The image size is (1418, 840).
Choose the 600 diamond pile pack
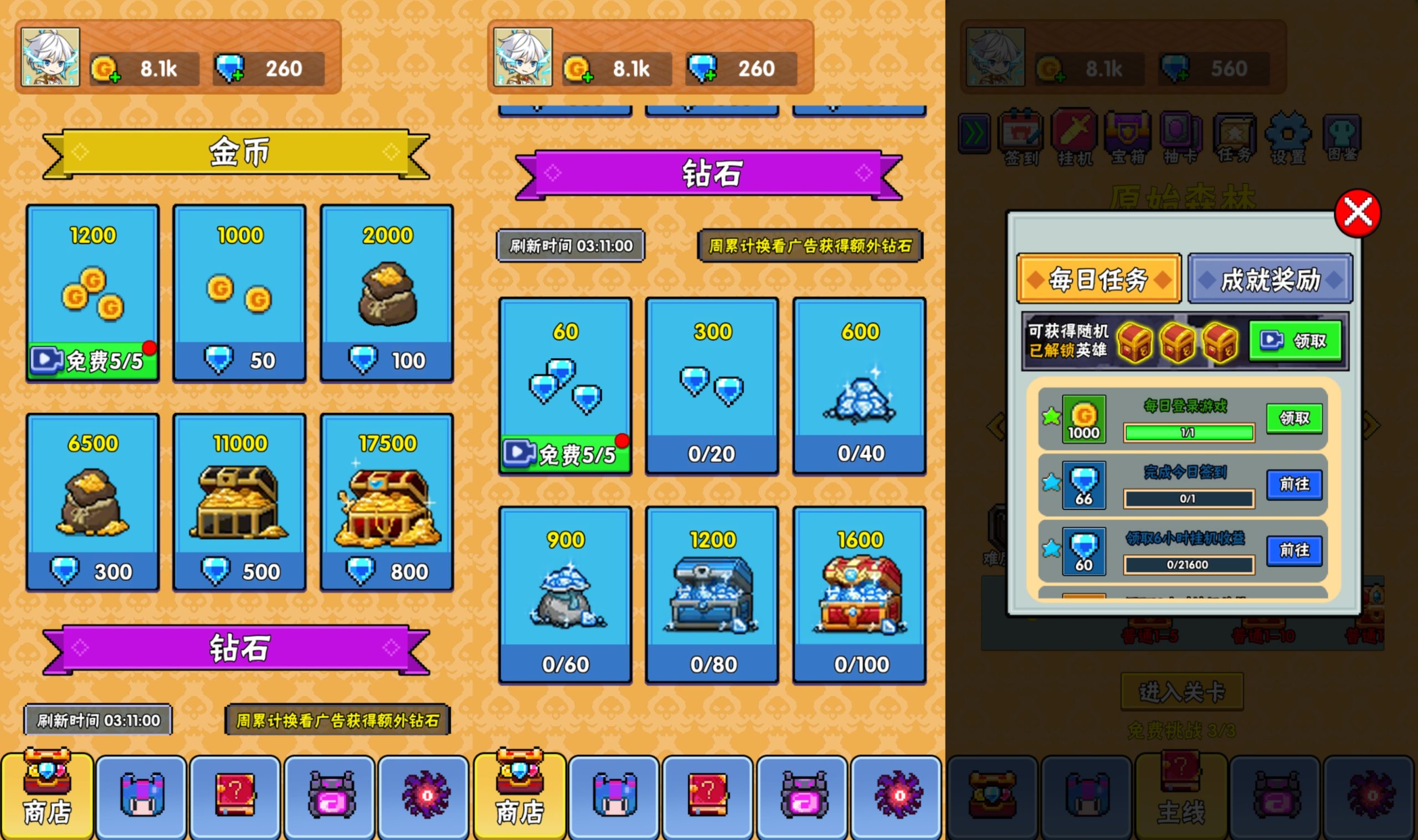[x=859, y=386]
